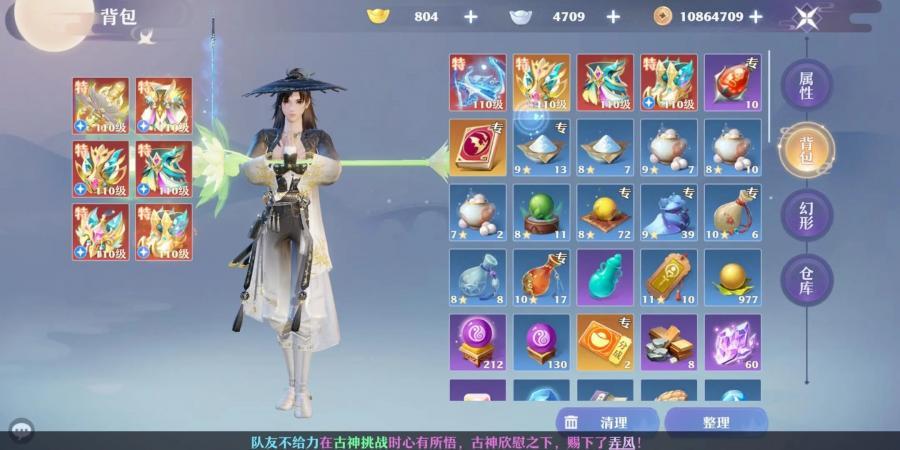Open the 仓库 warehouse tab
This screenshot has height=450, width=900.
[806, 280]
